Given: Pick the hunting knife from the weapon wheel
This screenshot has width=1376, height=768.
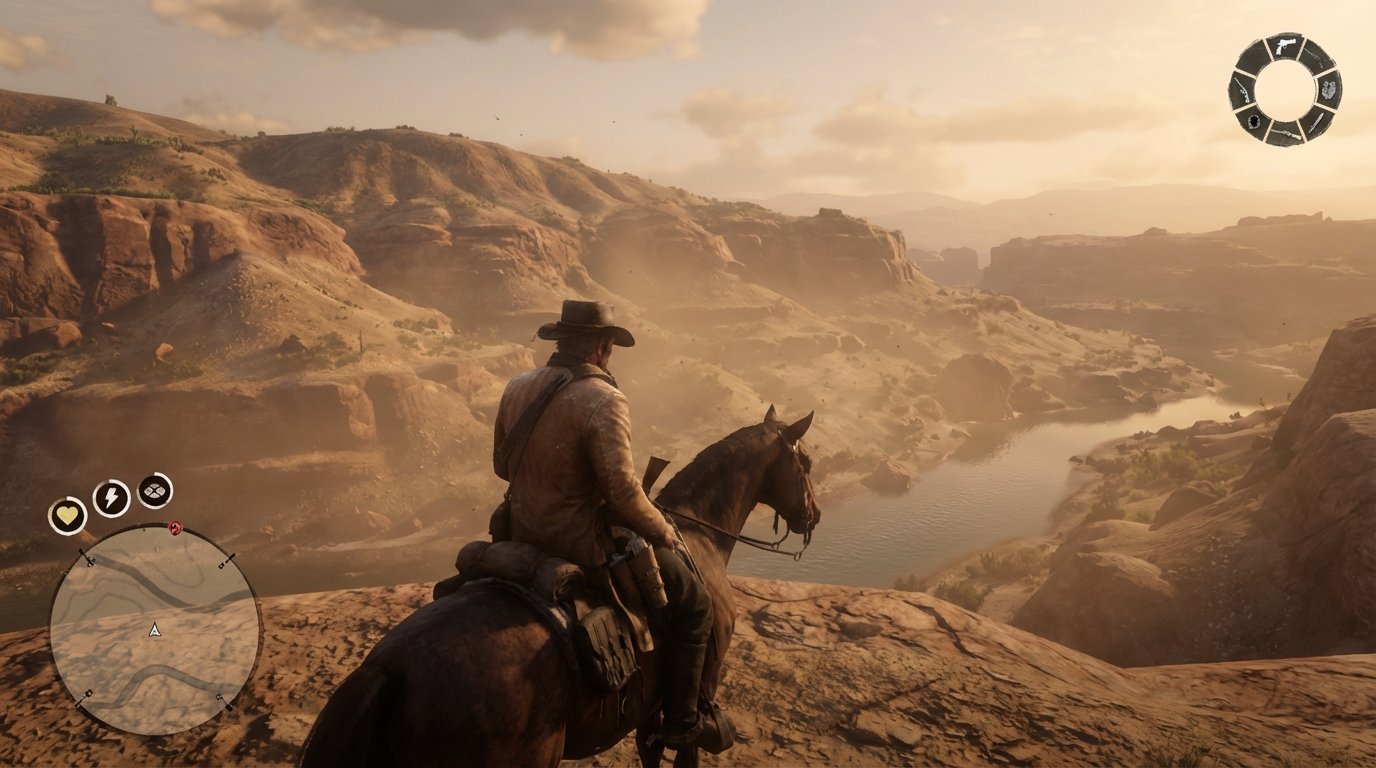Looking at the screenshot, I should 1316,120.
